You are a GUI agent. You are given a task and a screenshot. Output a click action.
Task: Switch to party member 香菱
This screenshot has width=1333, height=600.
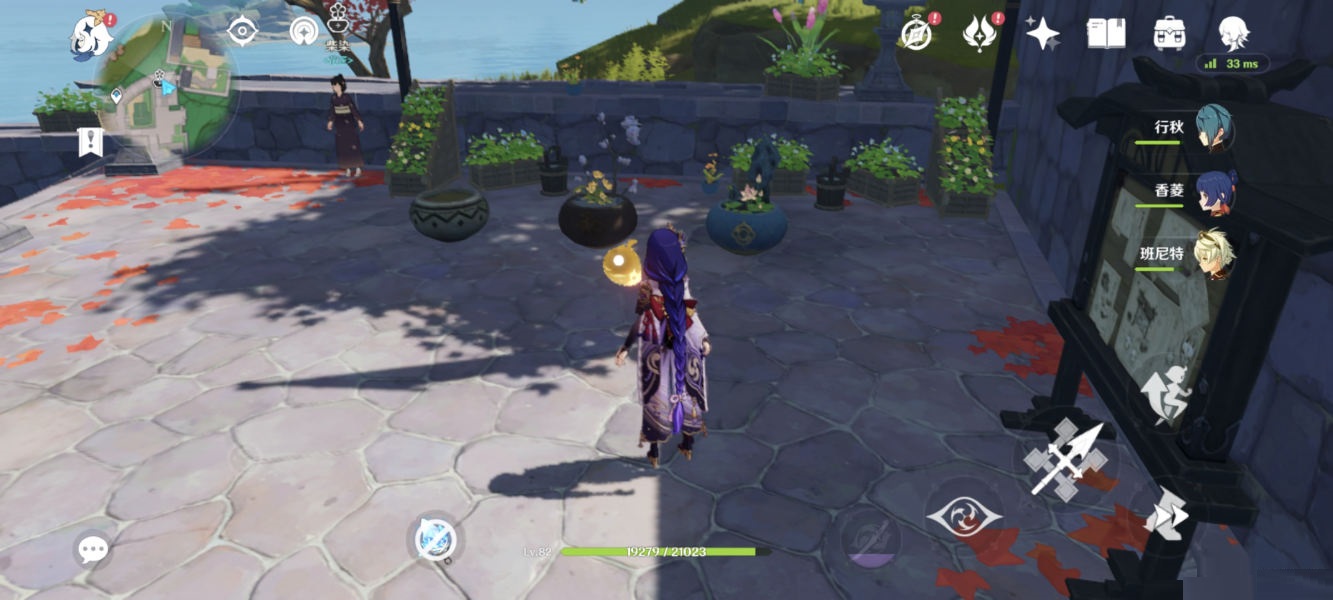(x=1213, y=191)
